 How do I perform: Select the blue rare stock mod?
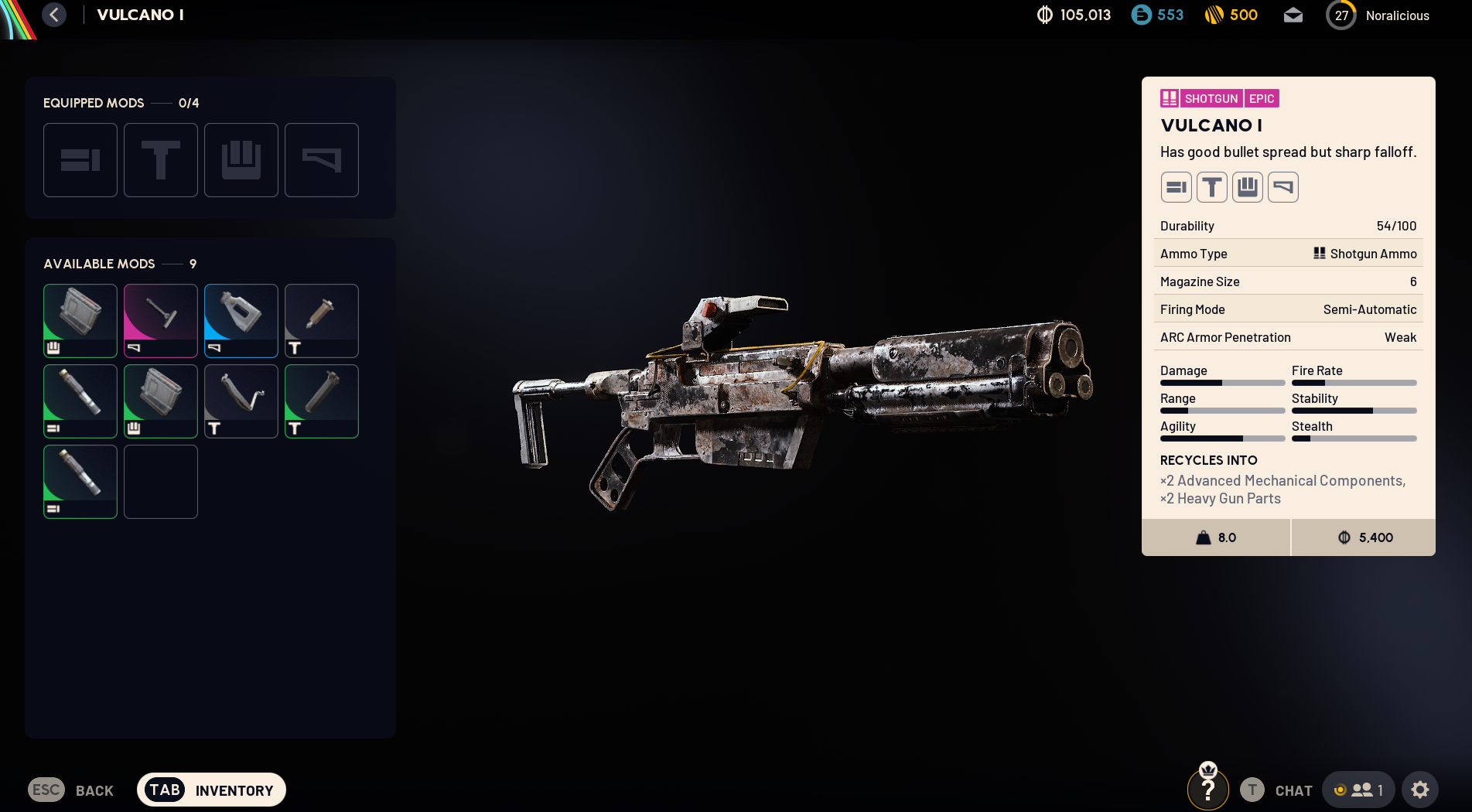click(x=241, y=320)
